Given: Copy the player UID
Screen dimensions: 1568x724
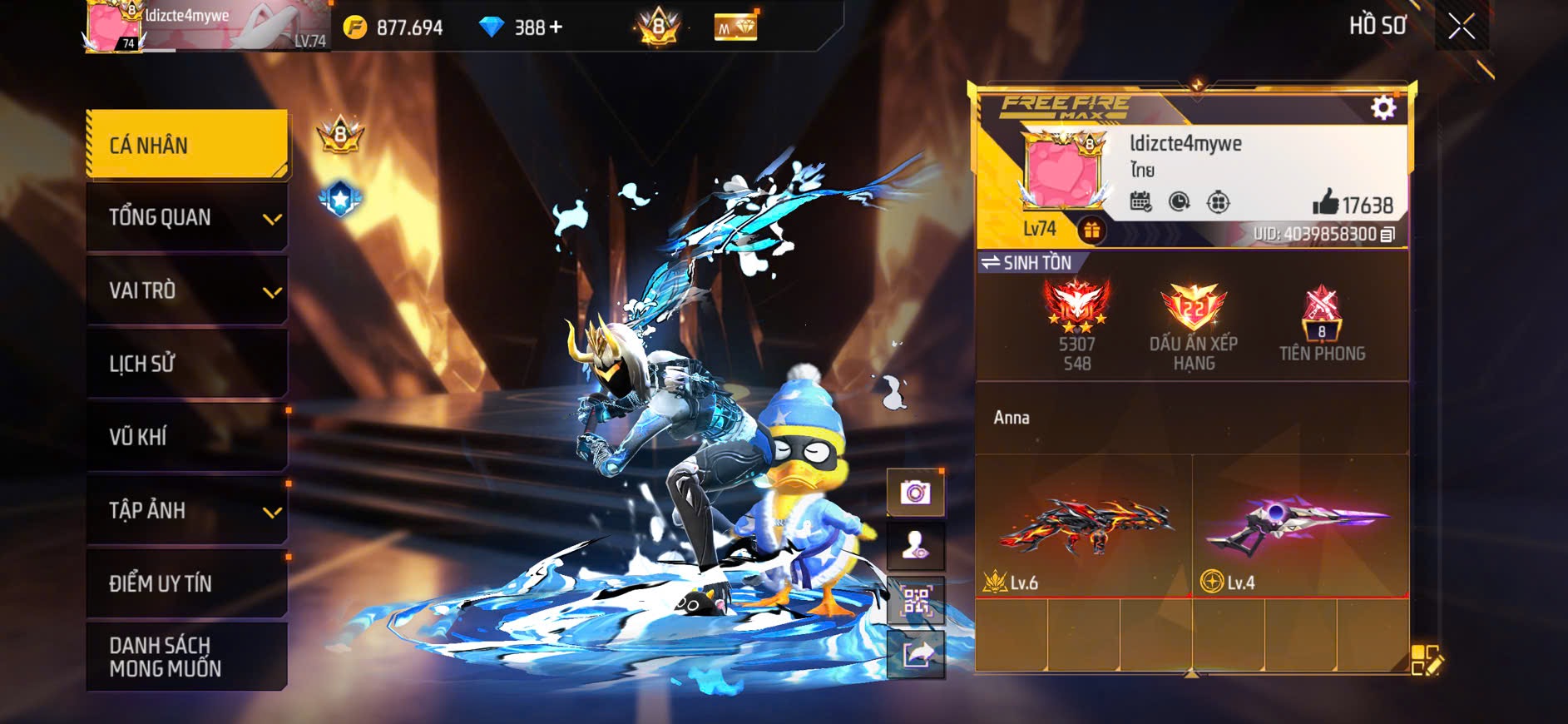Looking at the screenshot, I should [x=1387, y=235].
